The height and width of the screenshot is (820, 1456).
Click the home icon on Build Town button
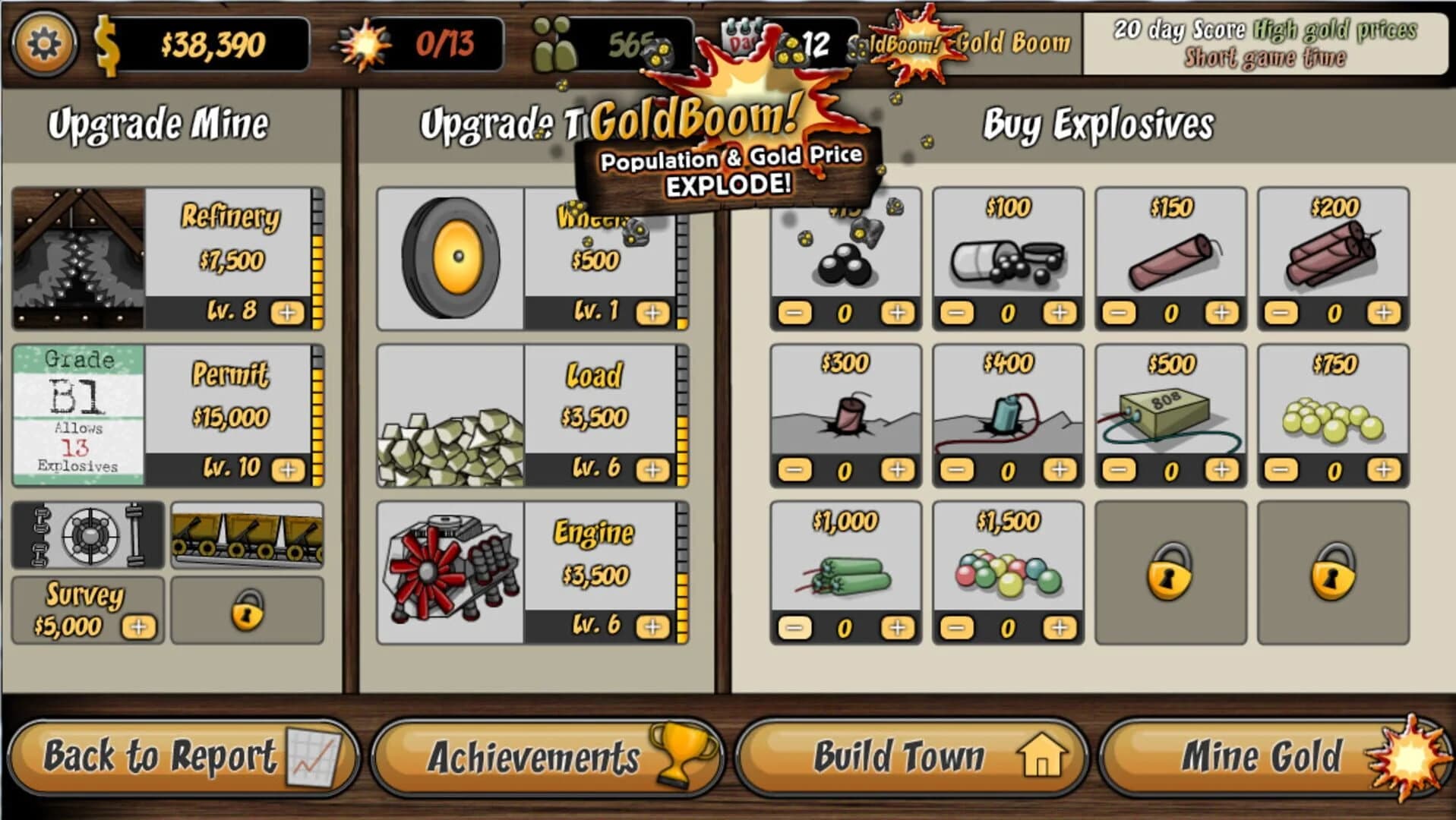[1042, 757]
